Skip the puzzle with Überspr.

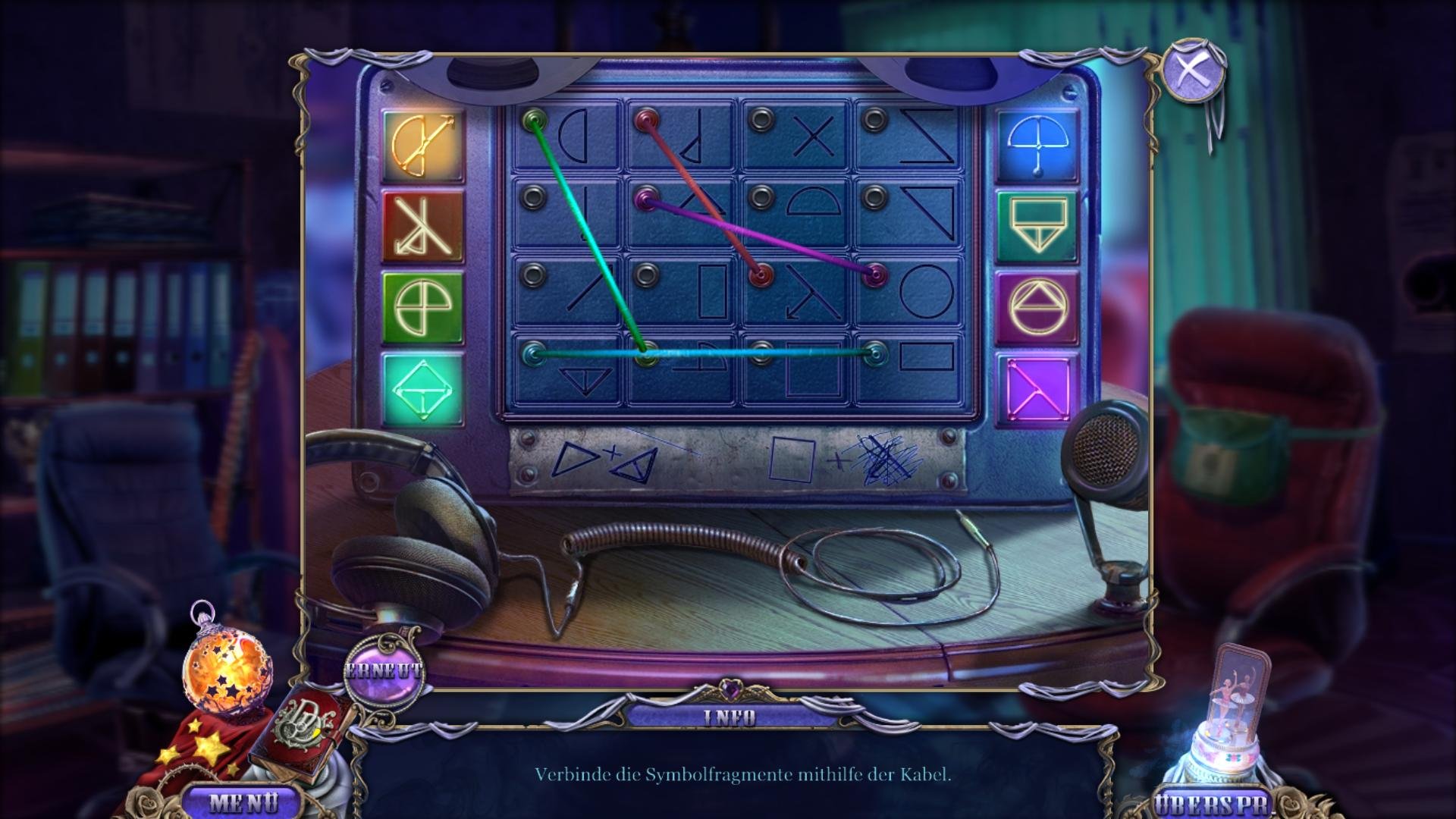[x=1212, y=804]
